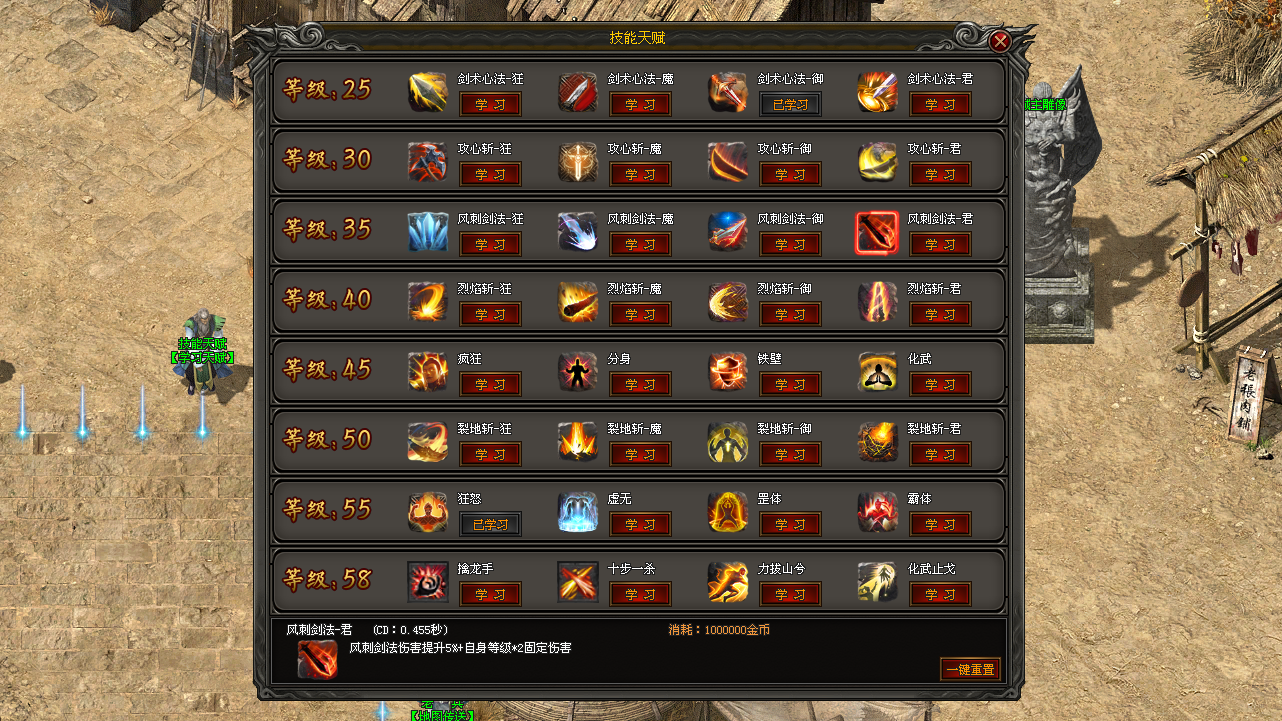Click the 烈焰斩-御 skill icon
Screen dimensions: 1282x721
(727, 303)
